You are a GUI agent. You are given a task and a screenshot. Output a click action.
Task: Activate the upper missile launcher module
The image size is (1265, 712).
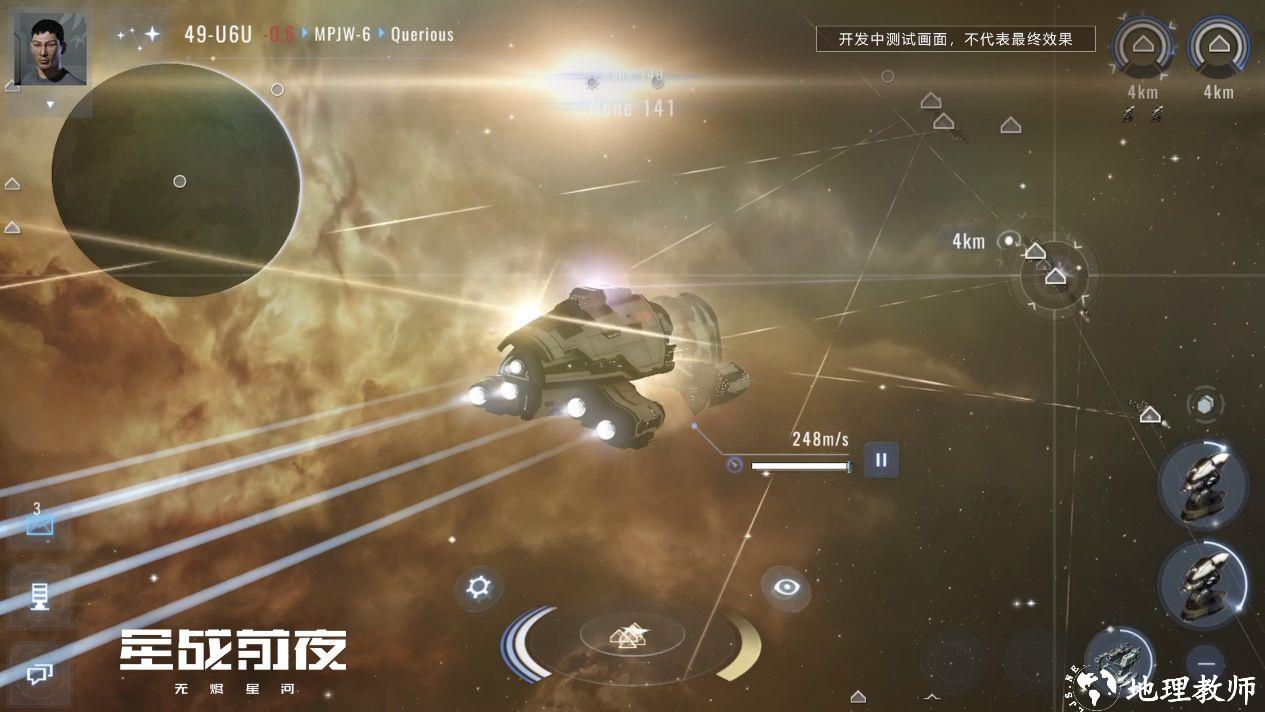pyautogui.click(x=1203, y=485)
